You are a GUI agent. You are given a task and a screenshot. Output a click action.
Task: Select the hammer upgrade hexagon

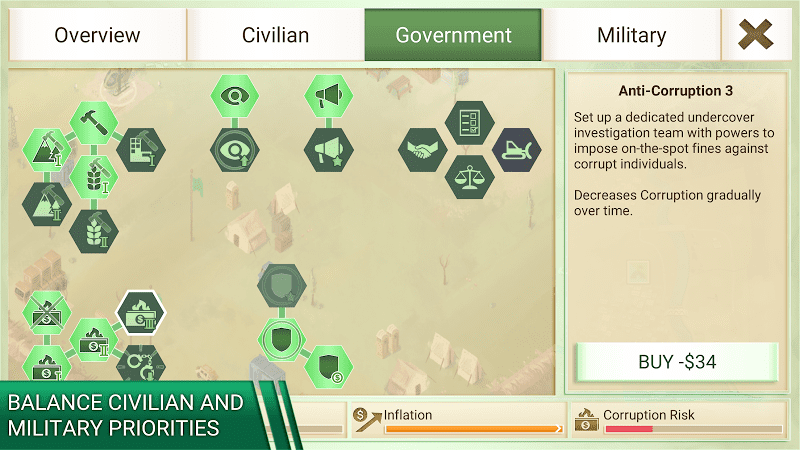pyautogui.click(x=94, y=123)
